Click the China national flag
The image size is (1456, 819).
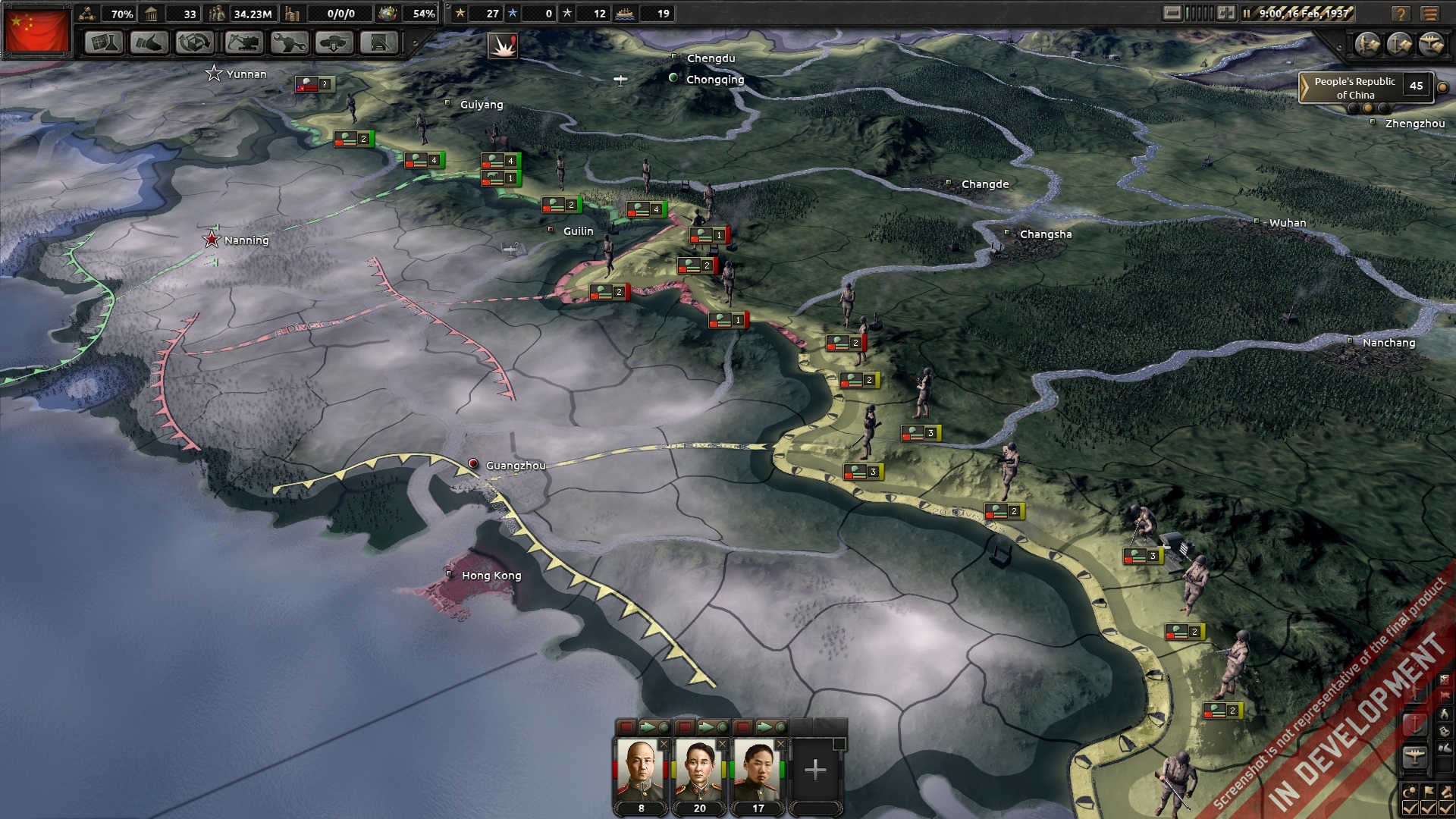(36, 30)
